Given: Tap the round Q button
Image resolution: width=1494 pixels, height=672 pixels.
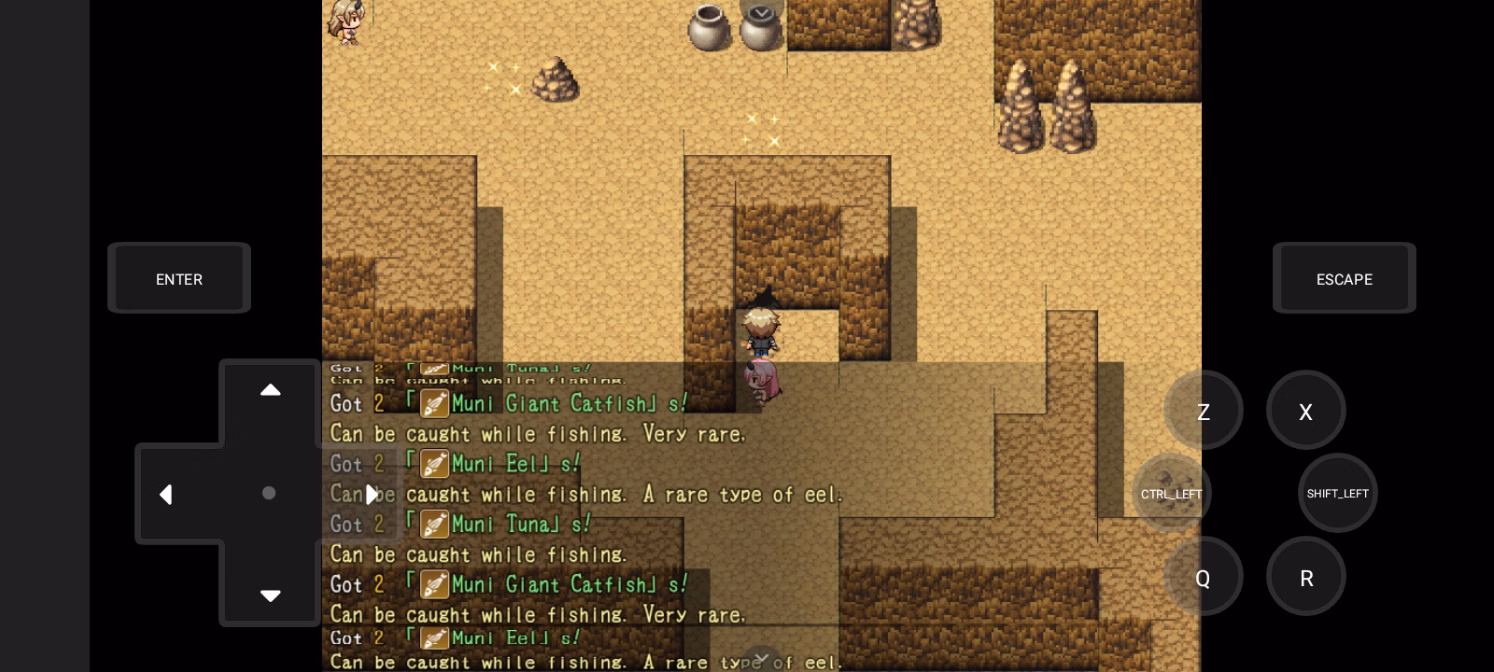Looking at the screenshot, I should 1203,577.
